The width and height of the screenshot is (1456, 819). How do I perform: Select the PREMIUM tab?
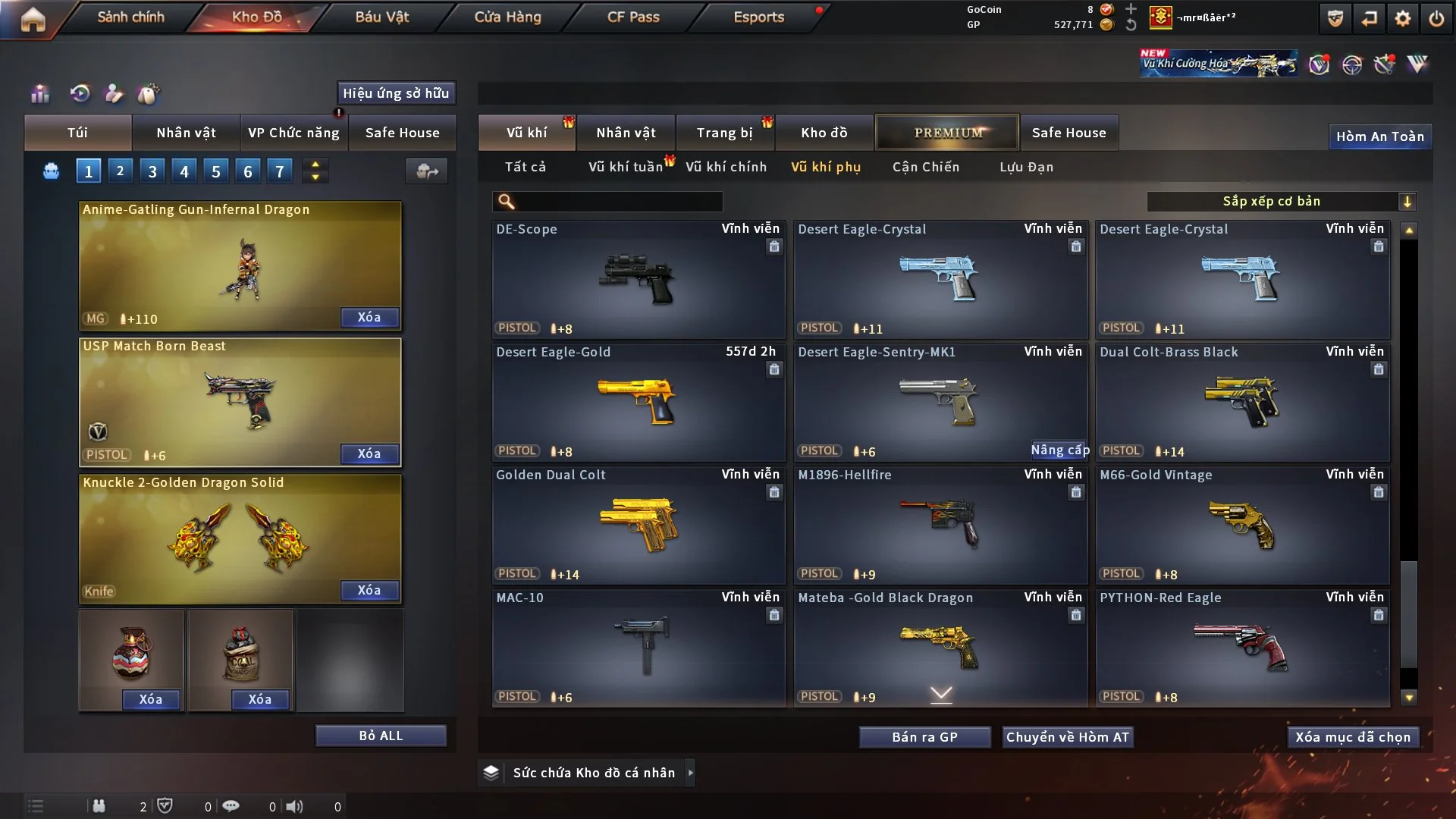tap(947, 133)
